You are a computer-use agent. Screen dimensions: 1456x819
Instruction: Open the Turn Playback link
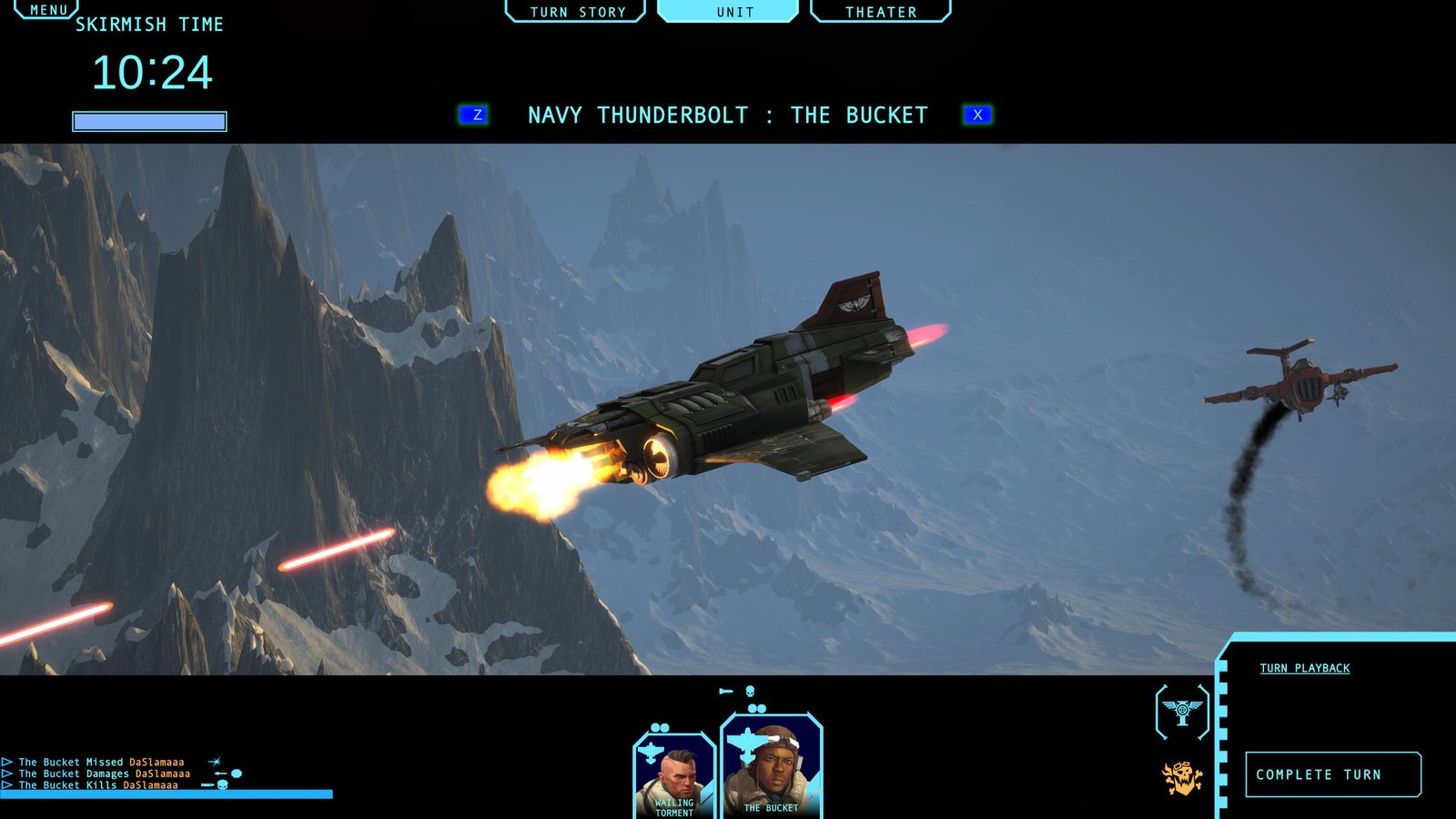tap(1304, 668)
